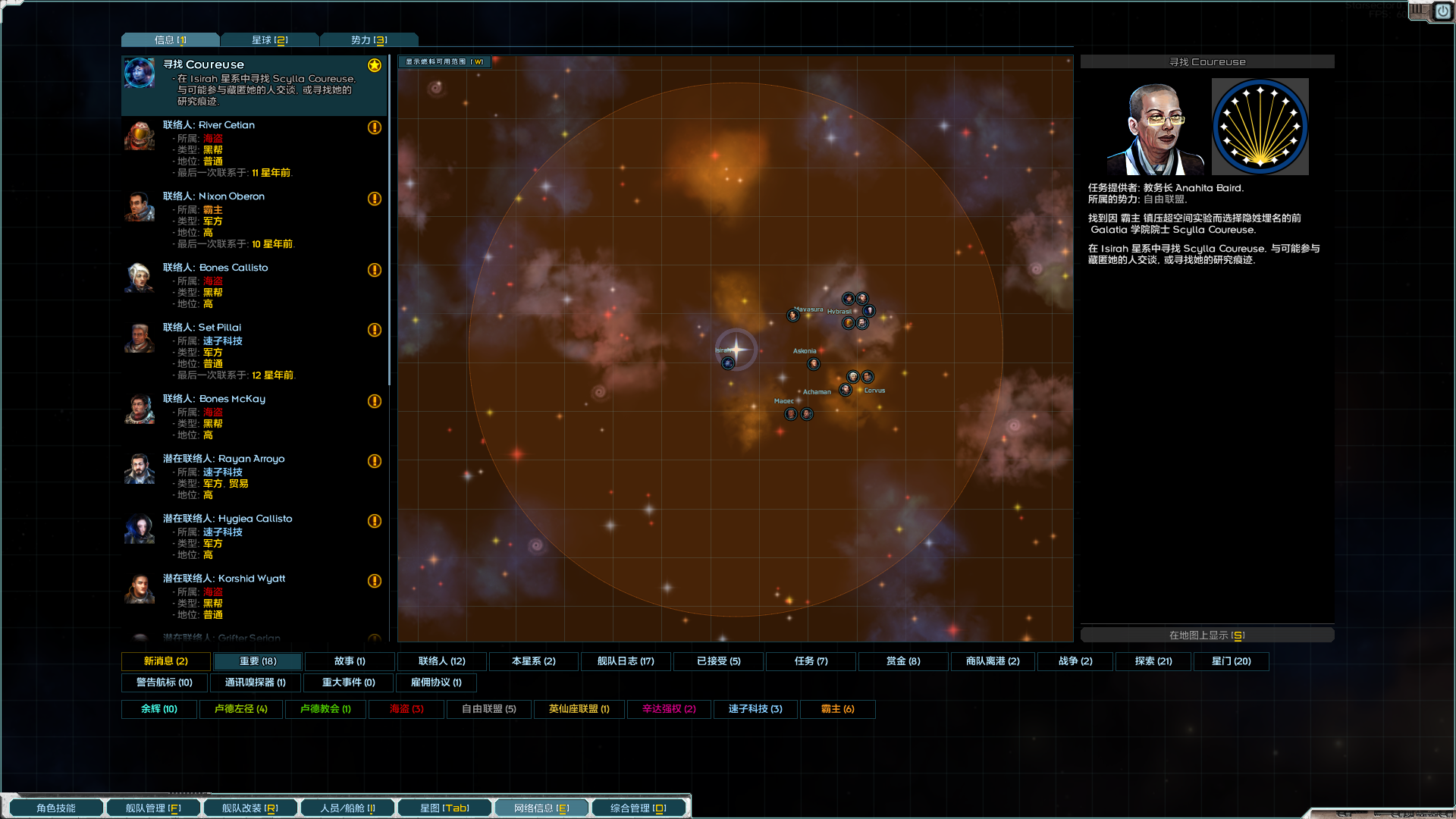The width and height of the screenshot is (1456, 819).
Task: Open the 势力 tab
Action: (x=369, y=40)
